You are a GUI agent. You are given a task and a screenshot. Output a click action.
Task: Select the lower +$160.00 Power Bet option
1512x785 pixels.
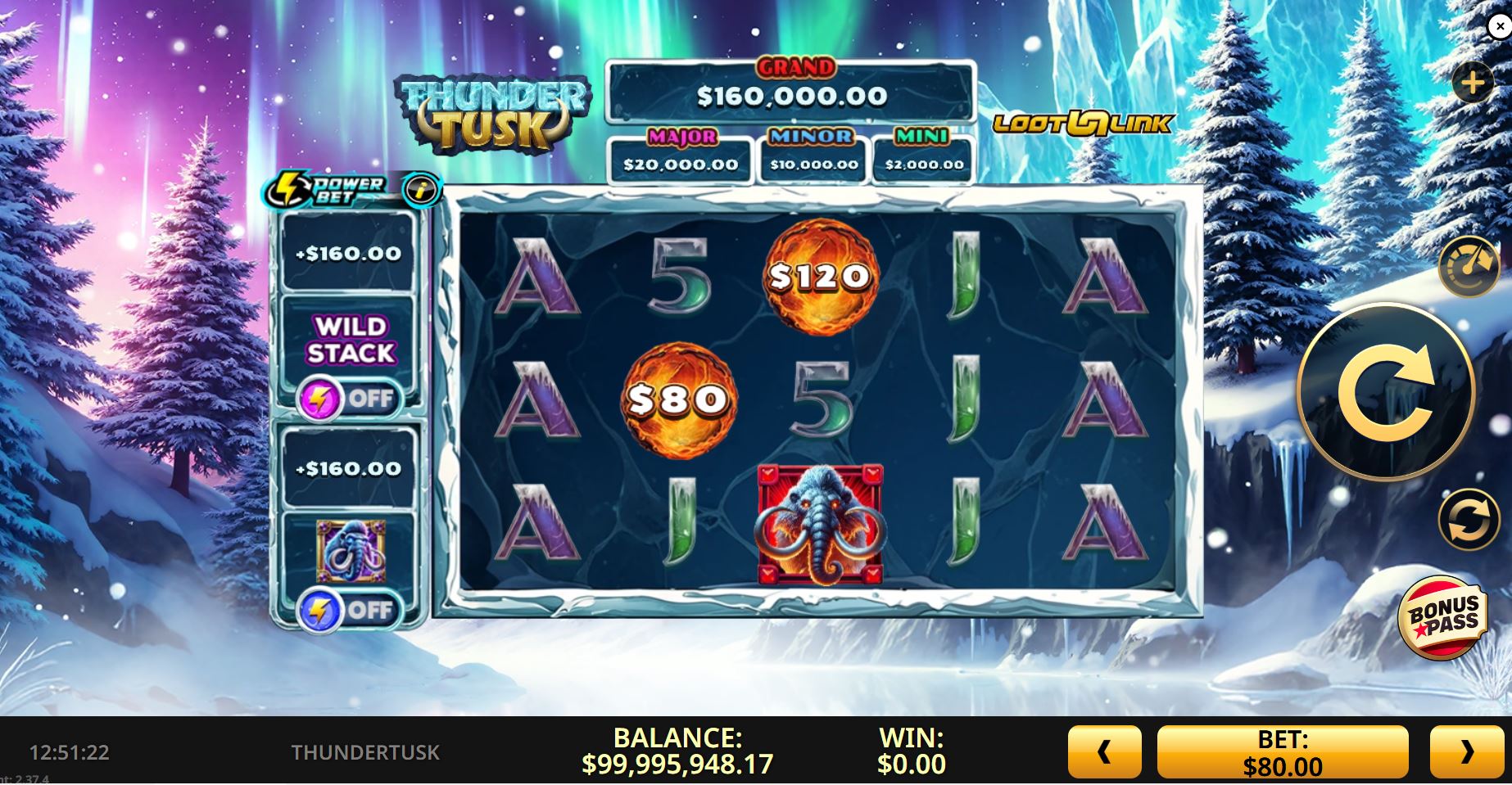coord(349,469)
